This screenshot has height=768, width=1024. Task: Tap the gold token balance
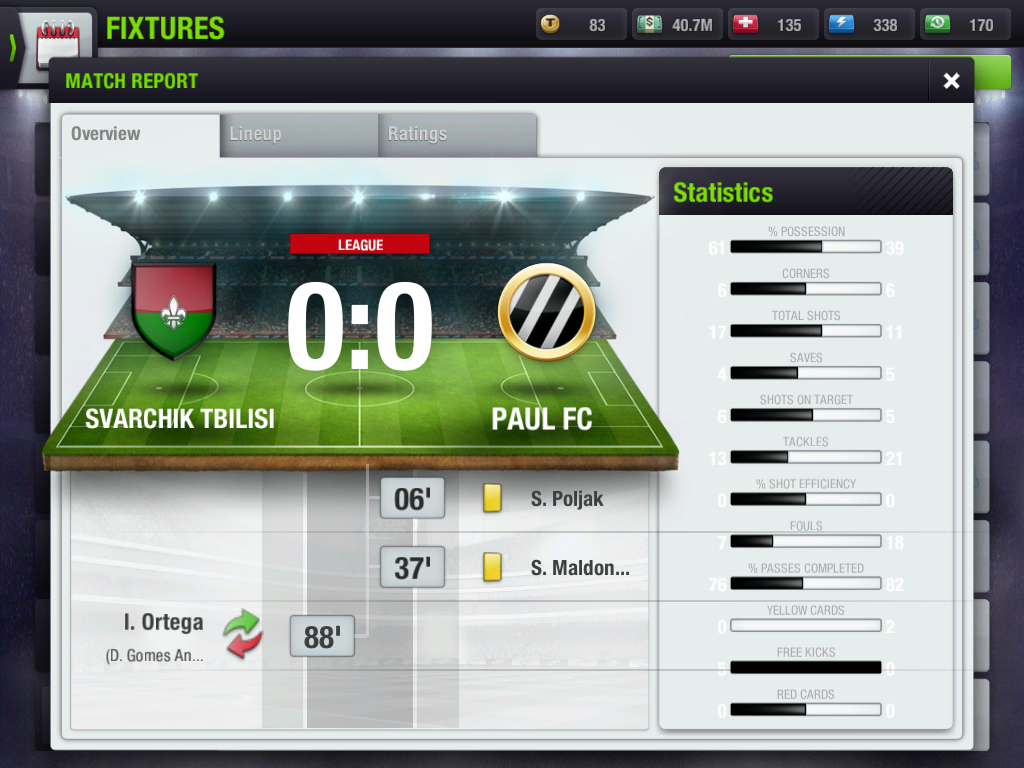(x=580, y=25)
